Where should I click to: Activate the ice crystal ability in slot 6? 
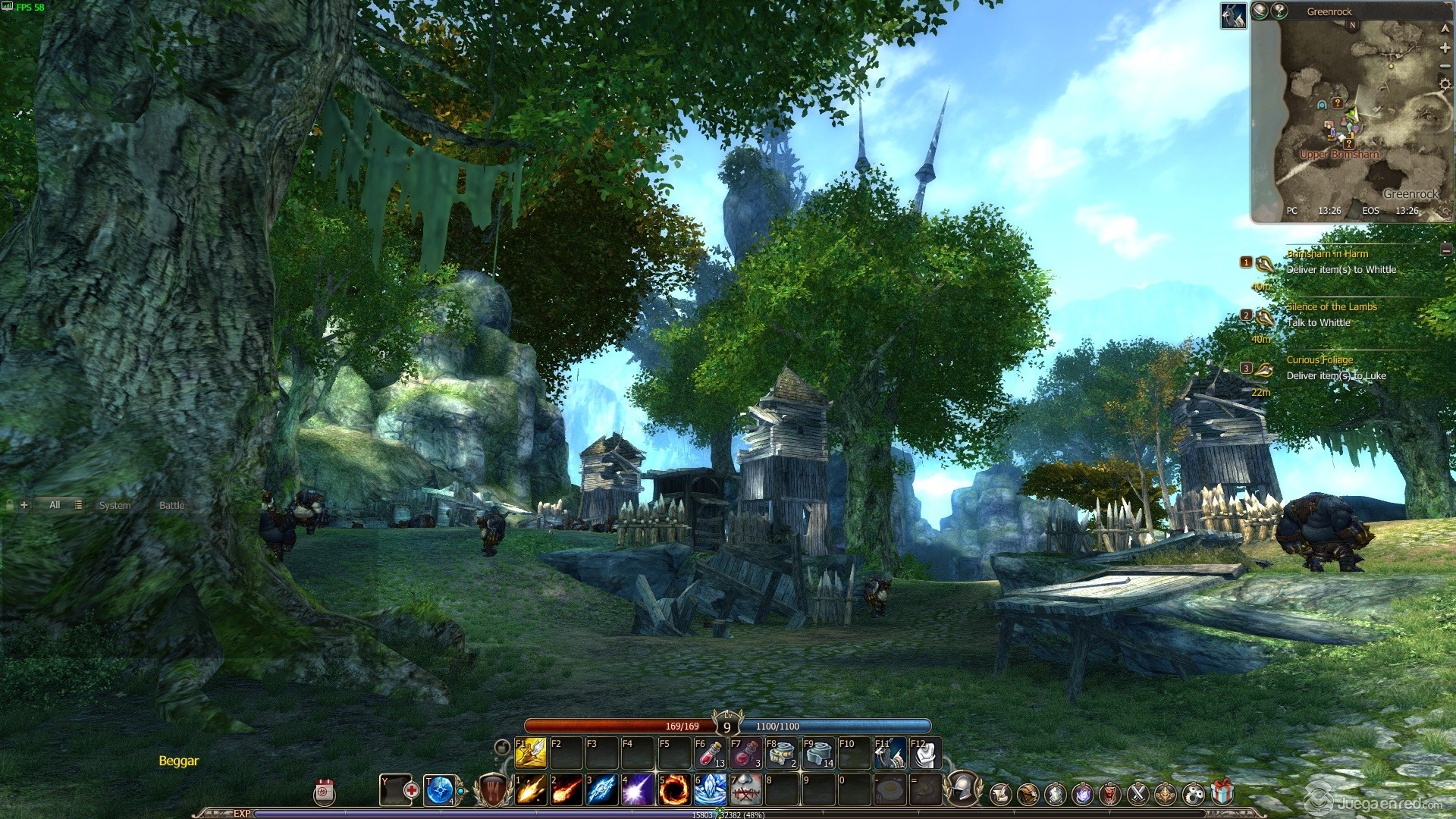tap(710, 790)
